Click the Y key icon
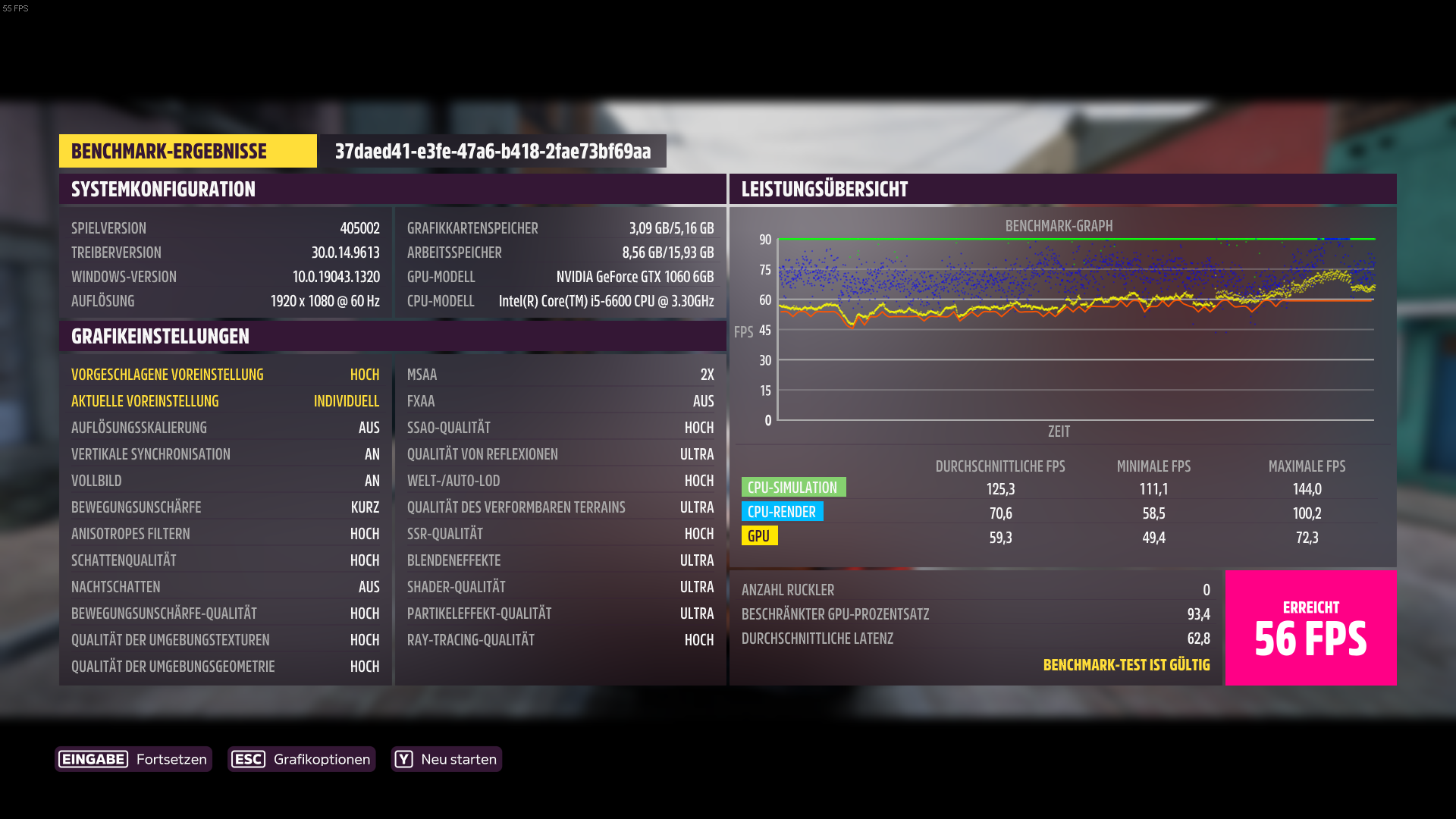Image resolution: width=1456 pixels, height=819 pixels. 404,758
